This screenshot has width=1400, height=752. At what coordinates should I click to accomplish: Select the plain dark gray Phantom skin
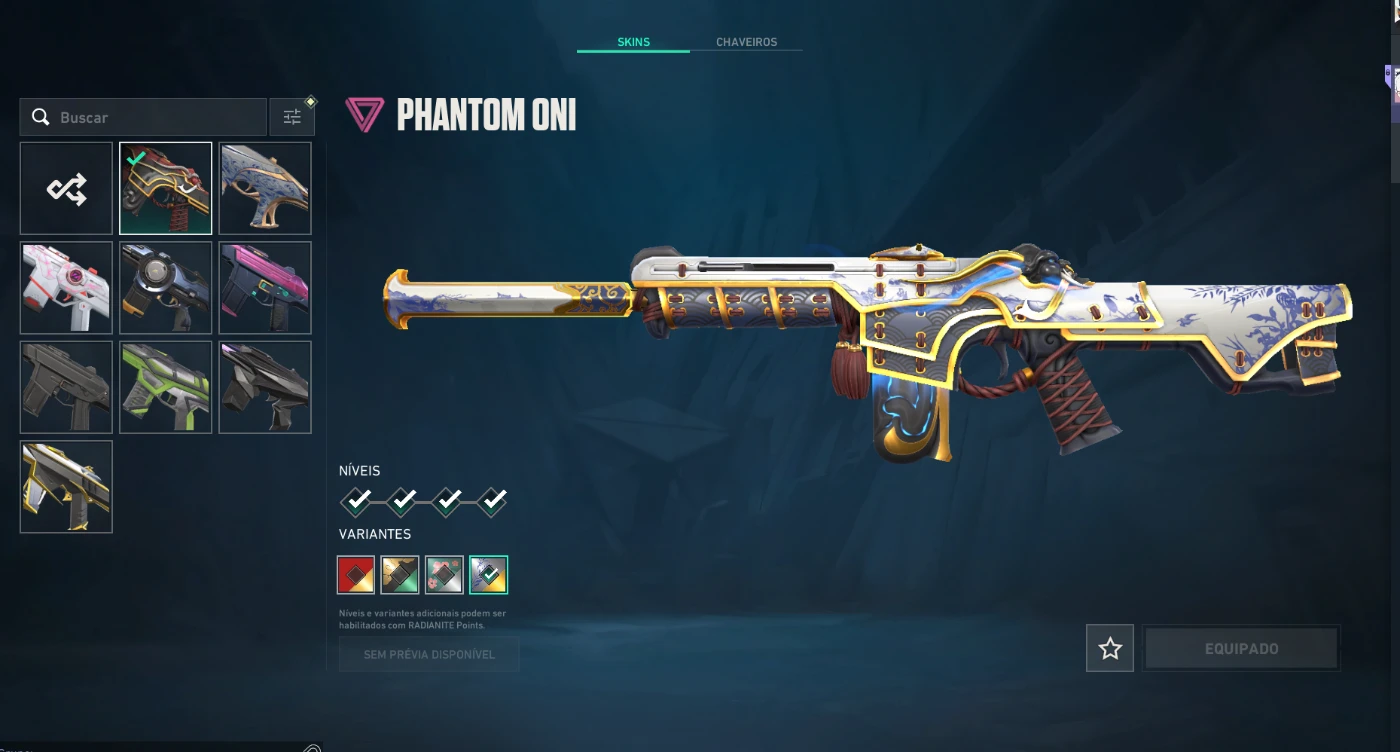click(x=66, y=387)
